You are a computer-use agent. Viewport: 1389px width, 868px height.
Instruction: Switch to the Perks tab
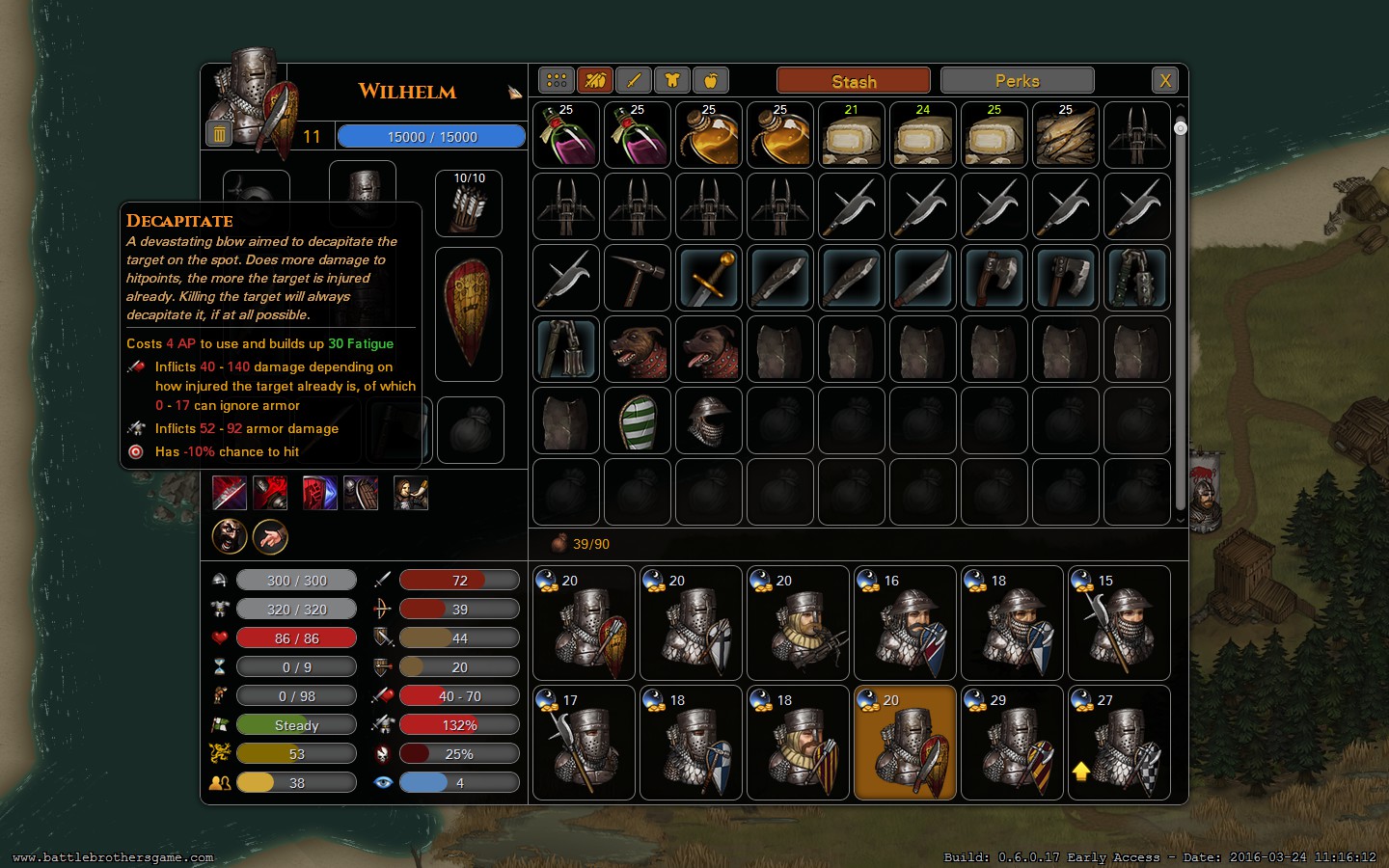[1017, 81]
